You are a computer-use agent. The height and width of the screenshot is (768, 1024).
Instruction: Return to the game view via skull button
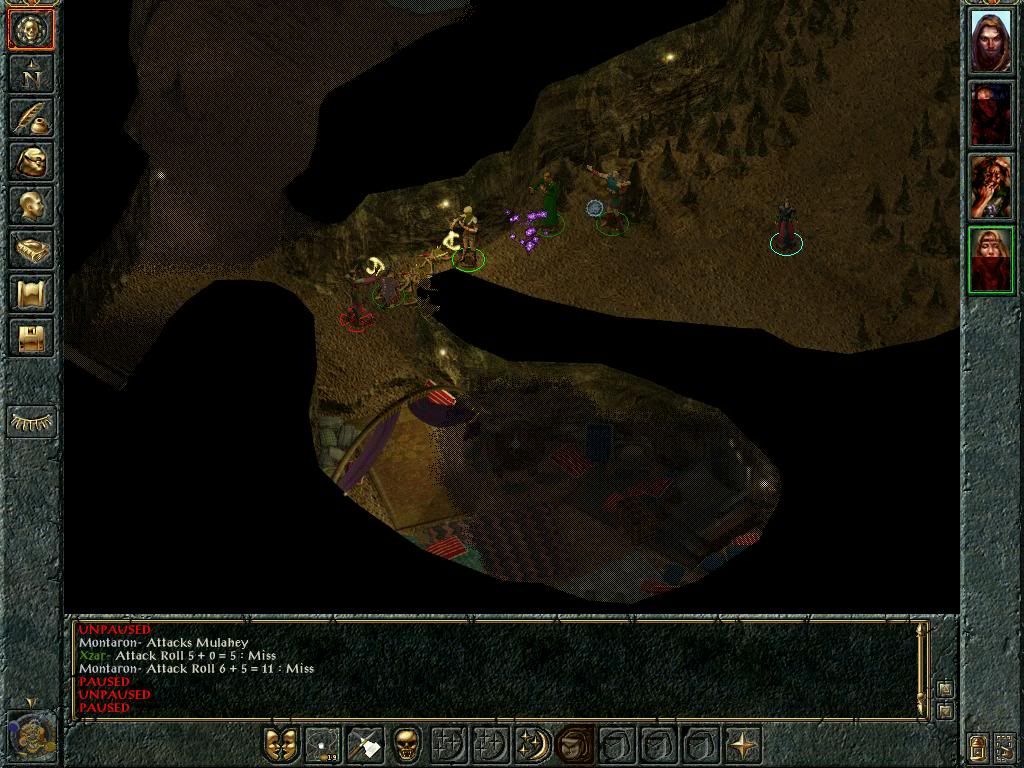click(x=31, y=31)
